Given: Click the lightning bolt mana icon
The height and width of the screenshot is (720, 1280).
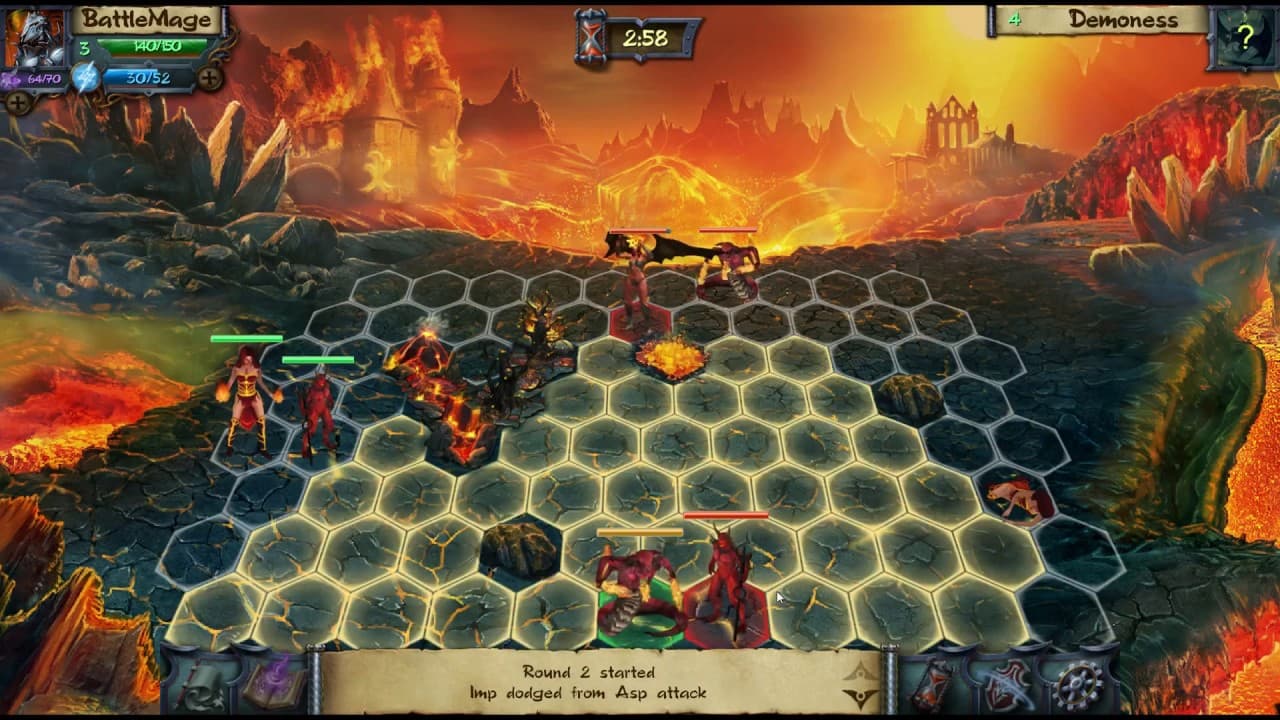Looking at the screenshot, I should 85,77.
